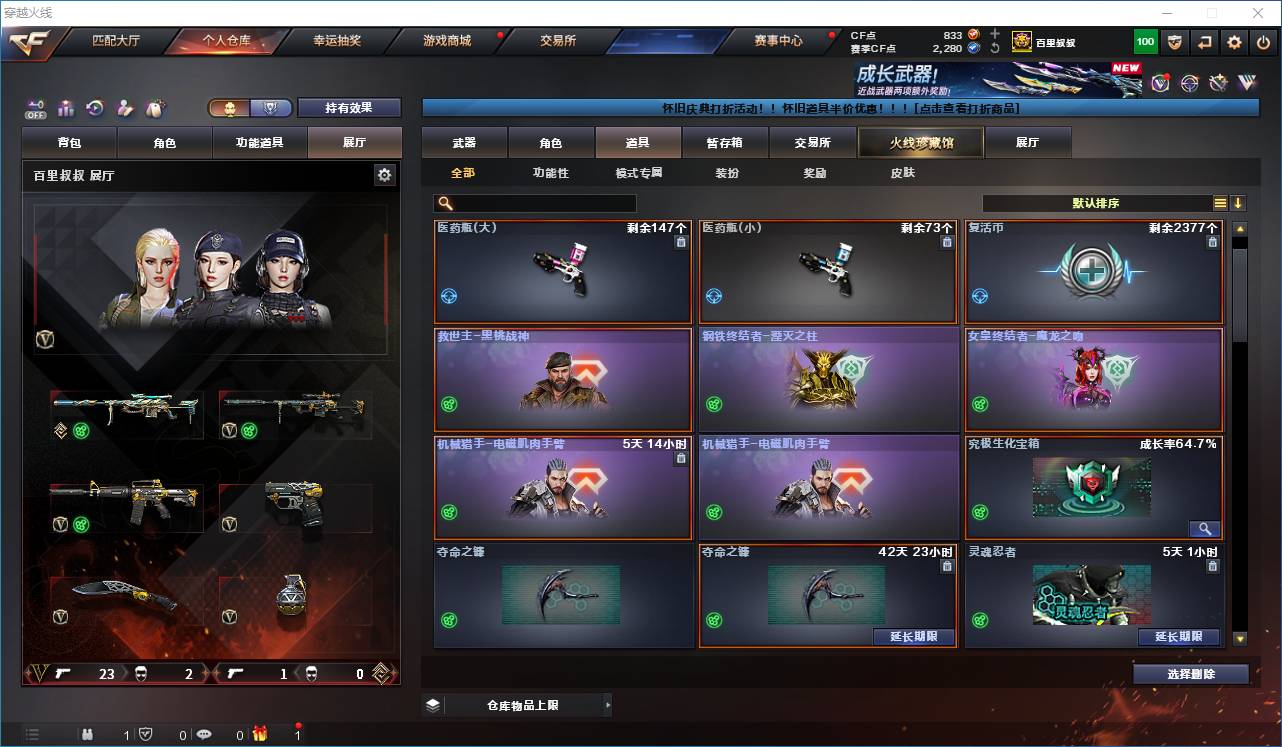Click the crosshair icon near the NEW banner
Screen dimensions: 1282x747
[1190, 85]
